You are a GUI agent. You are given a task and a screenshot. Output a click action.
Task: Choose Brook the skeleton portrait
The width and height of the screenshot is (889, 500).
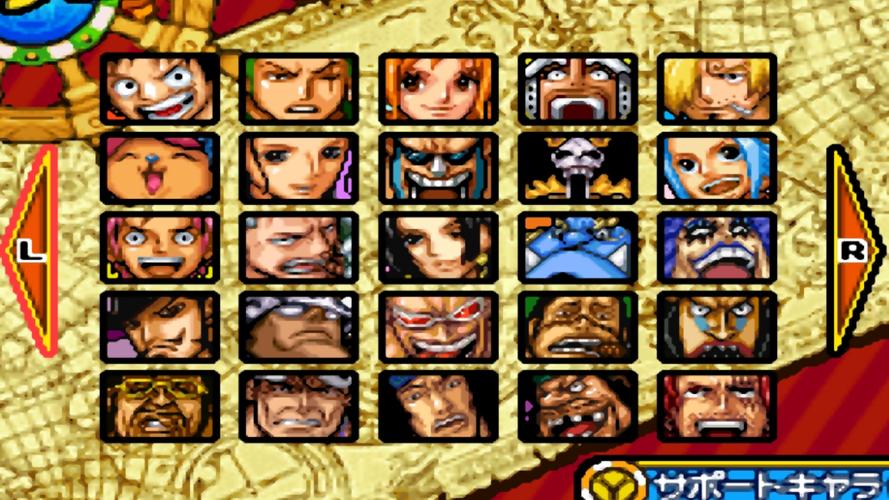point(577,168)
